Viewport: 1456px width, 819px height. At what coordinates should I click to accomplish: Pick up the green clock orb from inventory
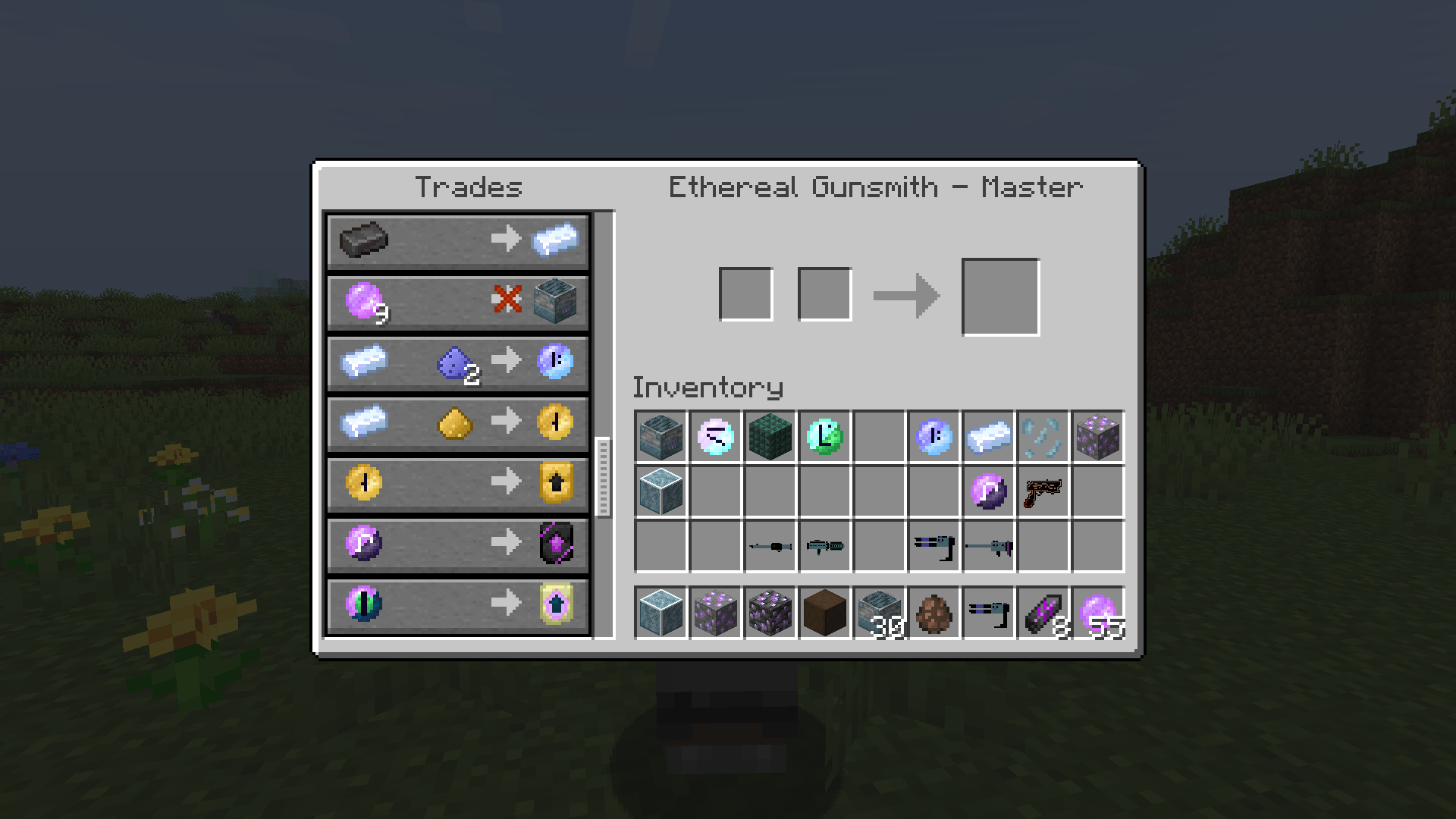(824, 436)
